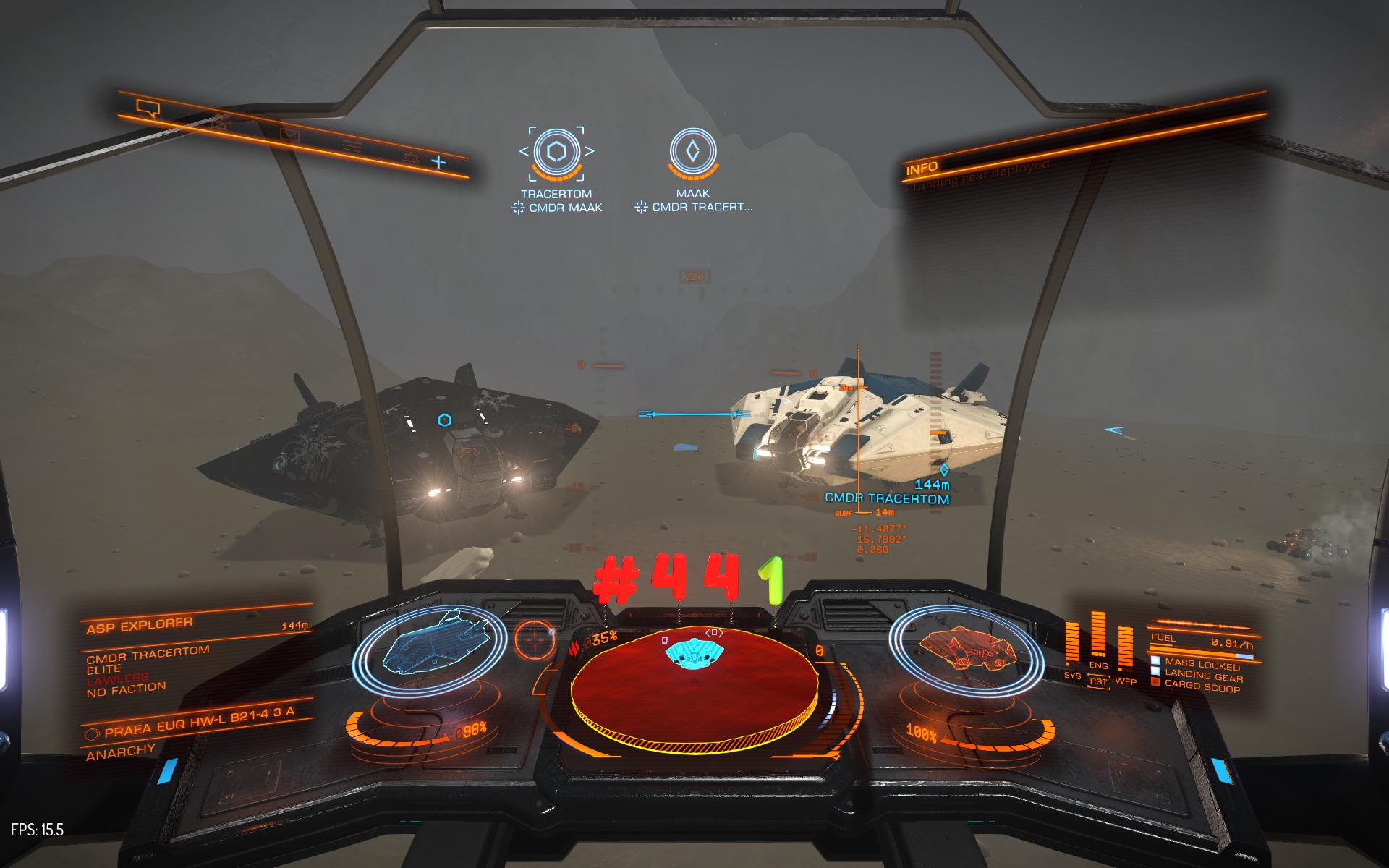Toggle the Cargo Scoop indicator

point(1202,686)
